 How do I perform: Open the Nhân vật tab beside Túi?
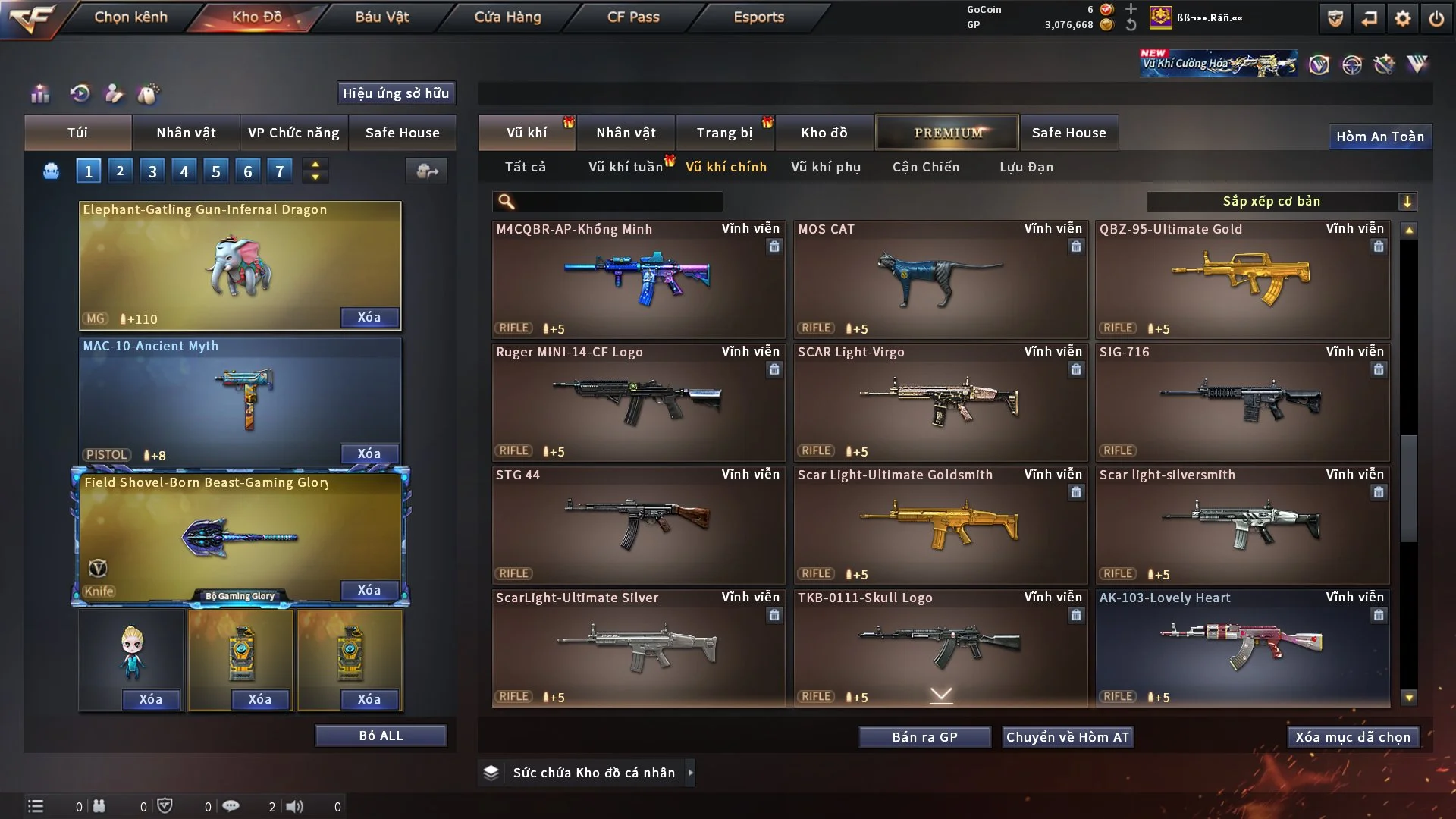tap(186, 133)
